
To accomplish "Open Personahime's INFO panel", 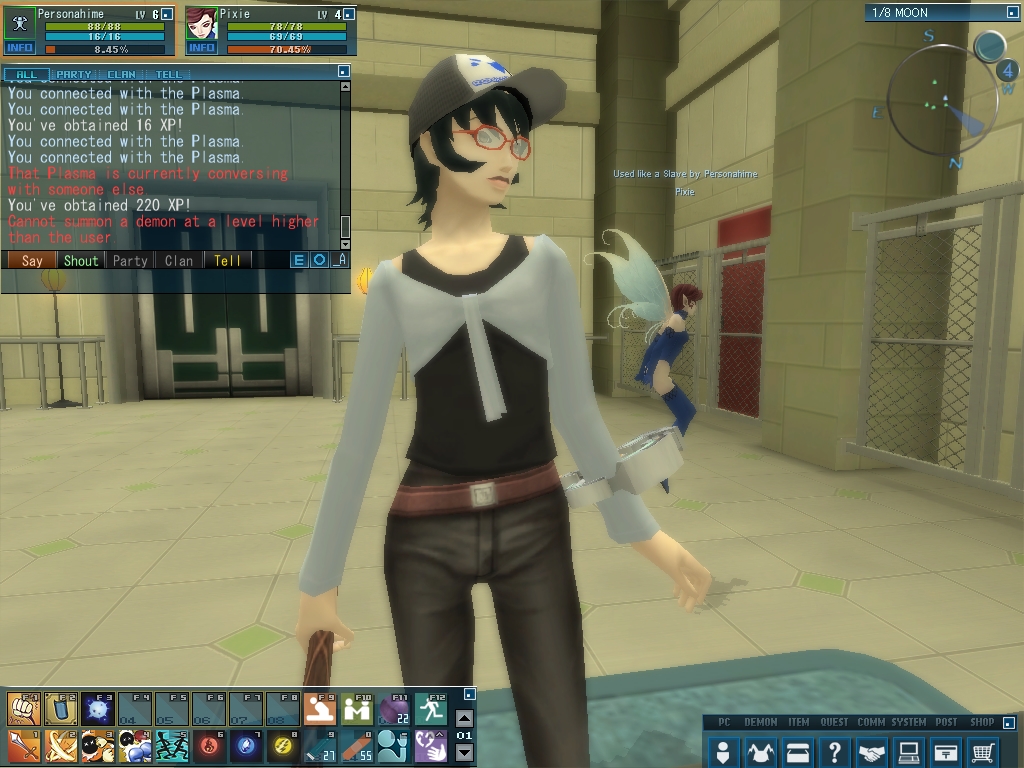I will click(20, 47).
